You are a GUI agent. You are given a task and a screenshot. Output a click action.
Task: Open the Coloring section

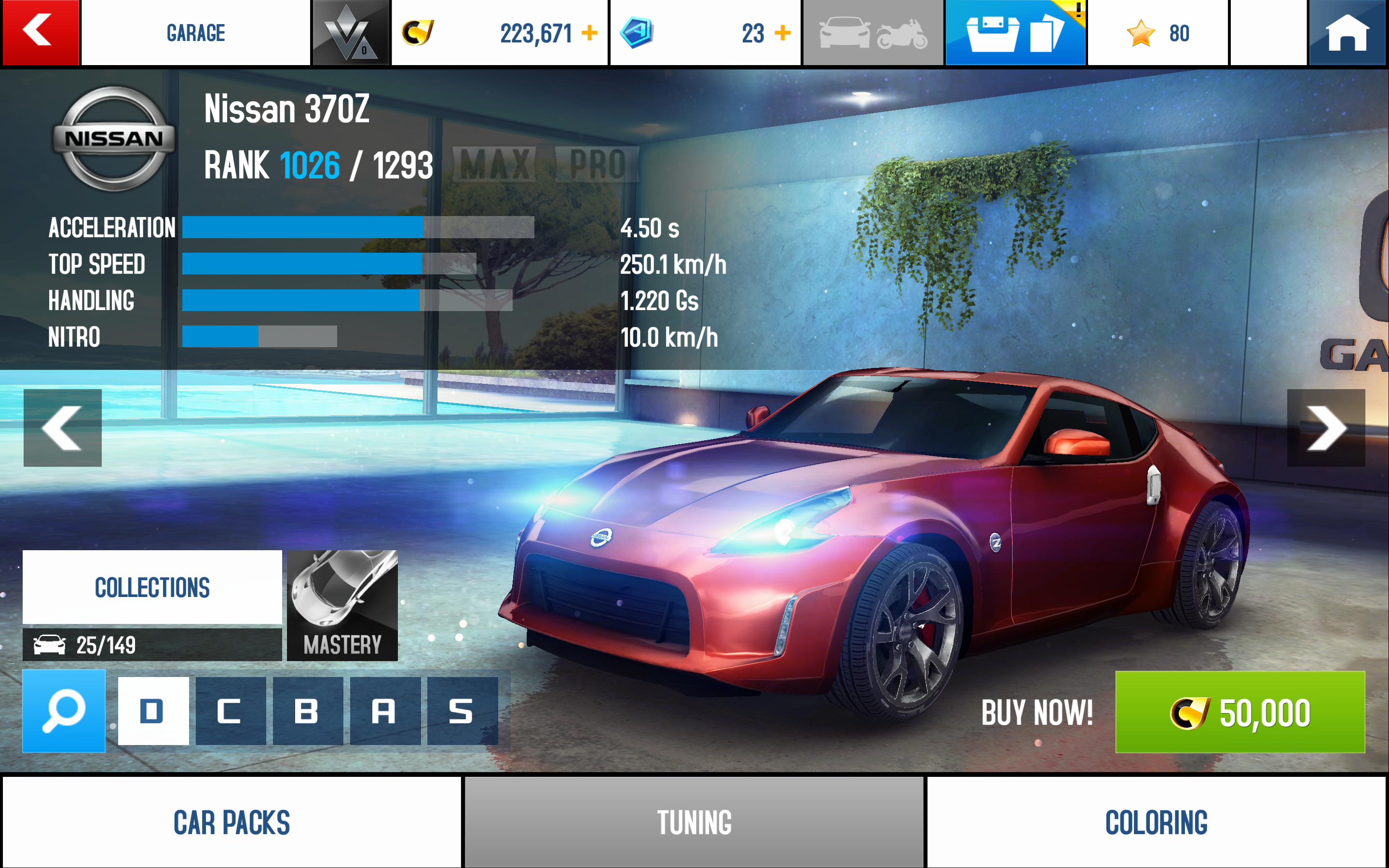[1156, 822]
